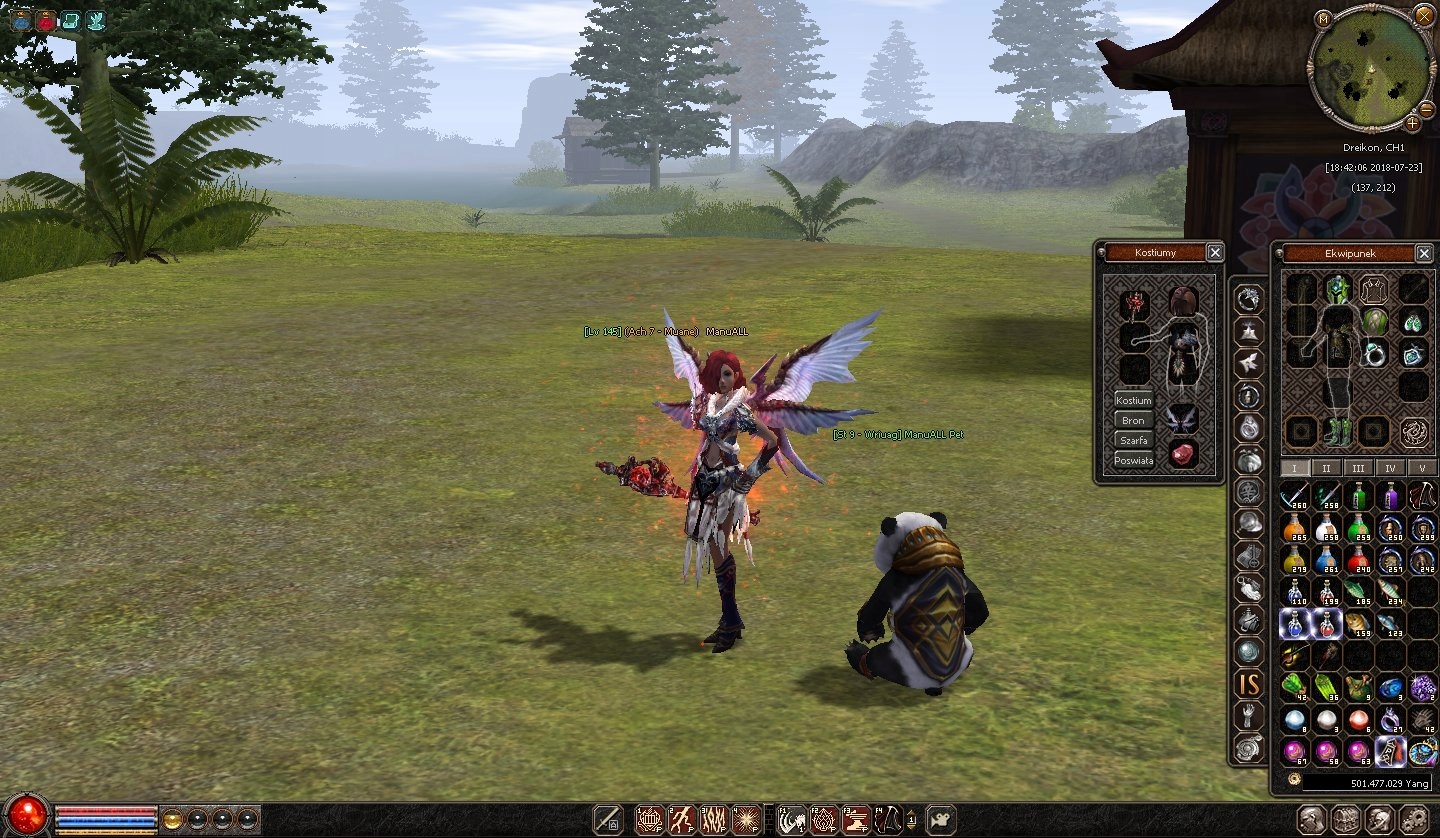1440x838 pixels.
Task: Click the Kostium button
Action: pos(1134,400)
